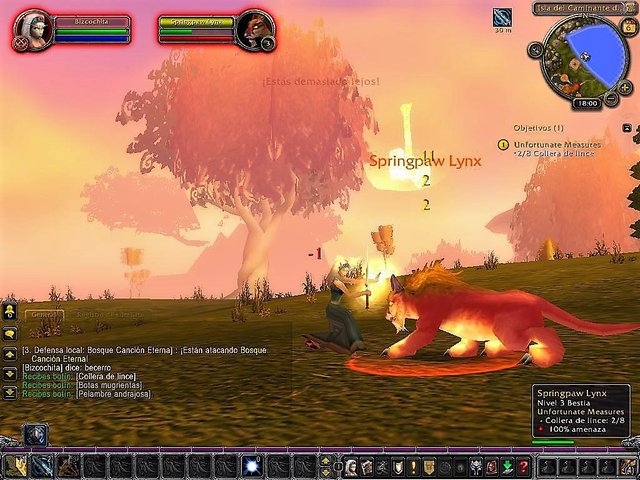
Task: Click the 18:00 clock button
Action: (587, 103)
